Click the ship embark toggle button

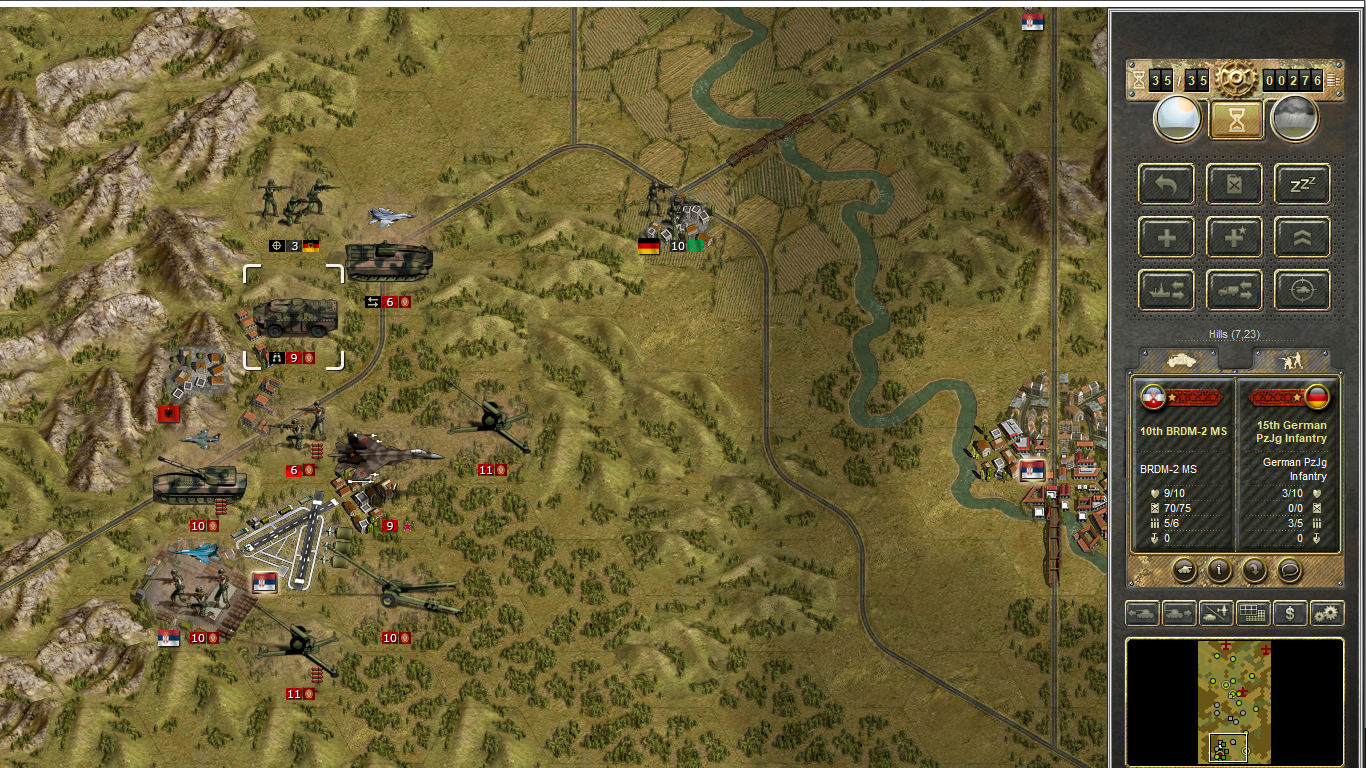pyautogui.click(x=1166, y=291)
